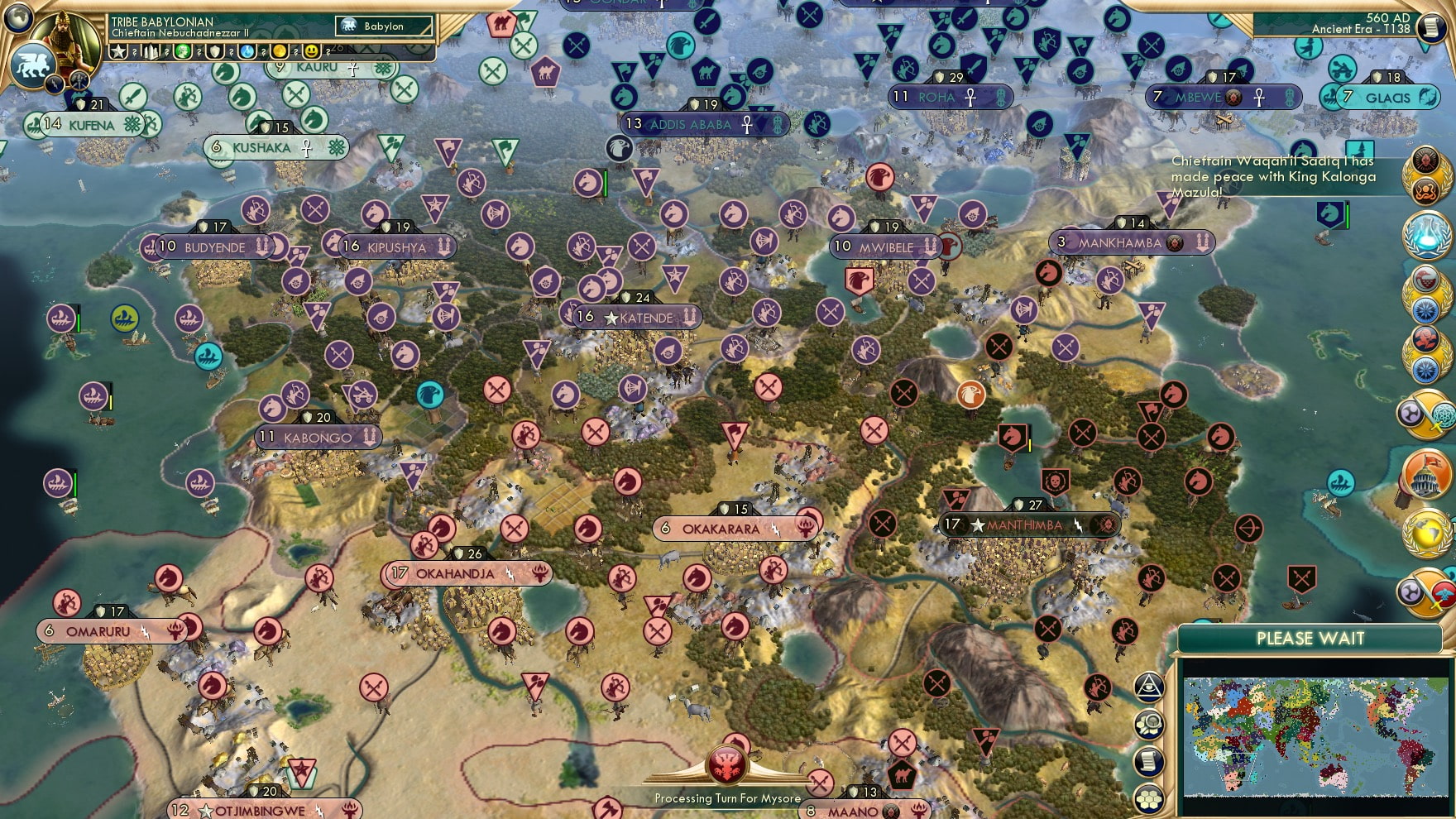
Task: Open the Babylon civilization dropdown
Action: (x=384, y=26)
